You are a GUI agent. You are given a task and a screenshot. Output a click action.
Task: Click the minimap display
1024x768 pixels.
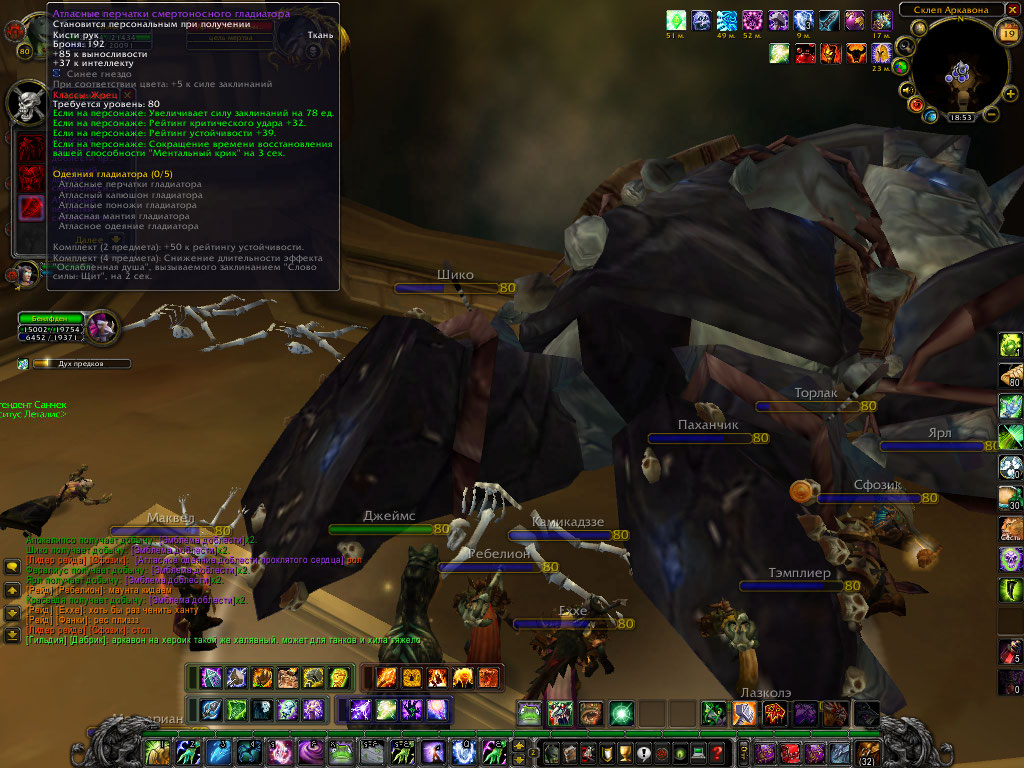tap(959, 70)
